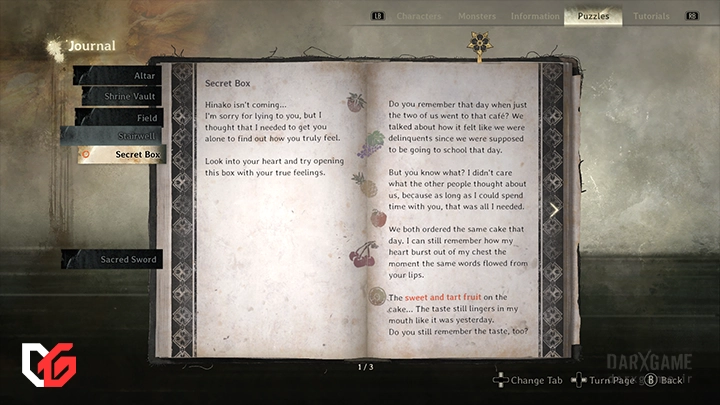Open the Monsters tab

point(477,16)
